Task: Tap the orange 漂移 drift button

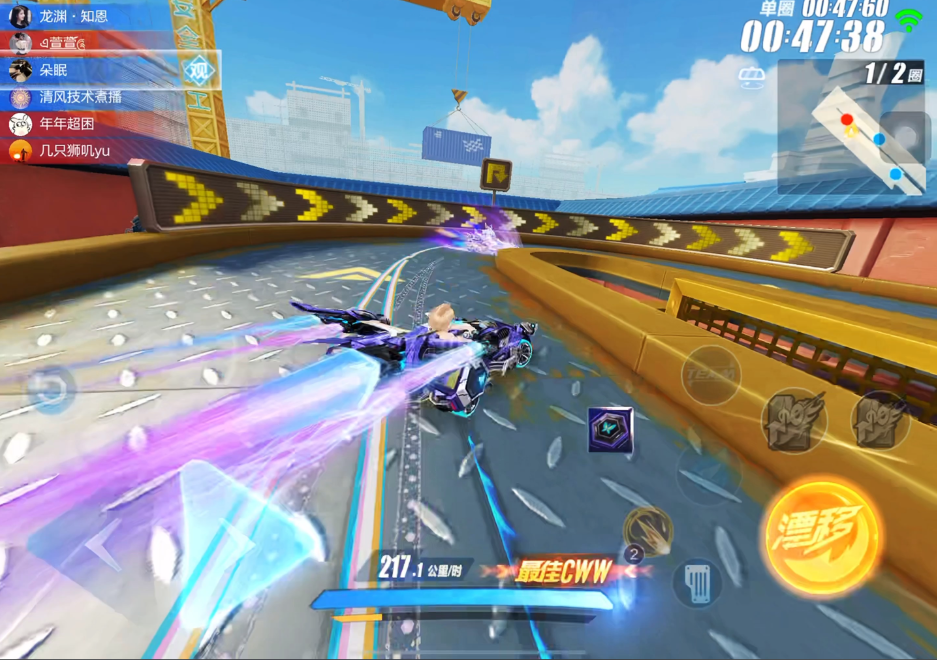Action: tap(822, 536)
